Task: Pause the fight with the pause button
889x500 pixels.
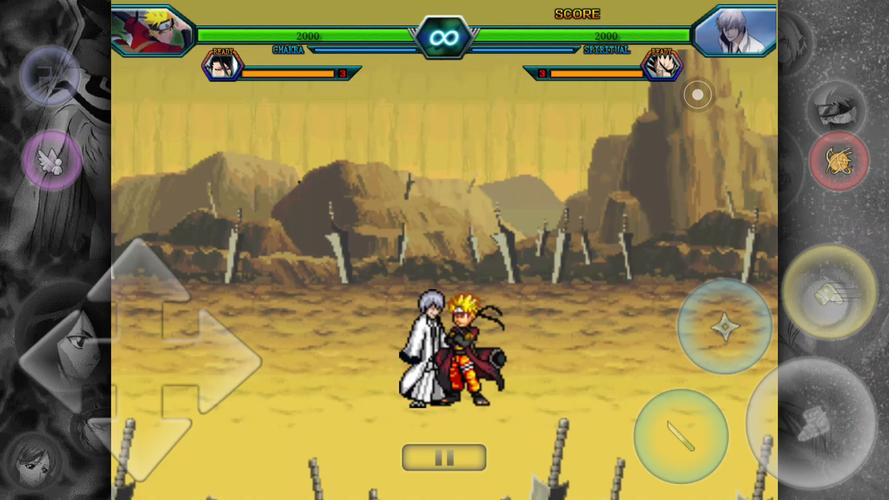Action: pos(444,458)
